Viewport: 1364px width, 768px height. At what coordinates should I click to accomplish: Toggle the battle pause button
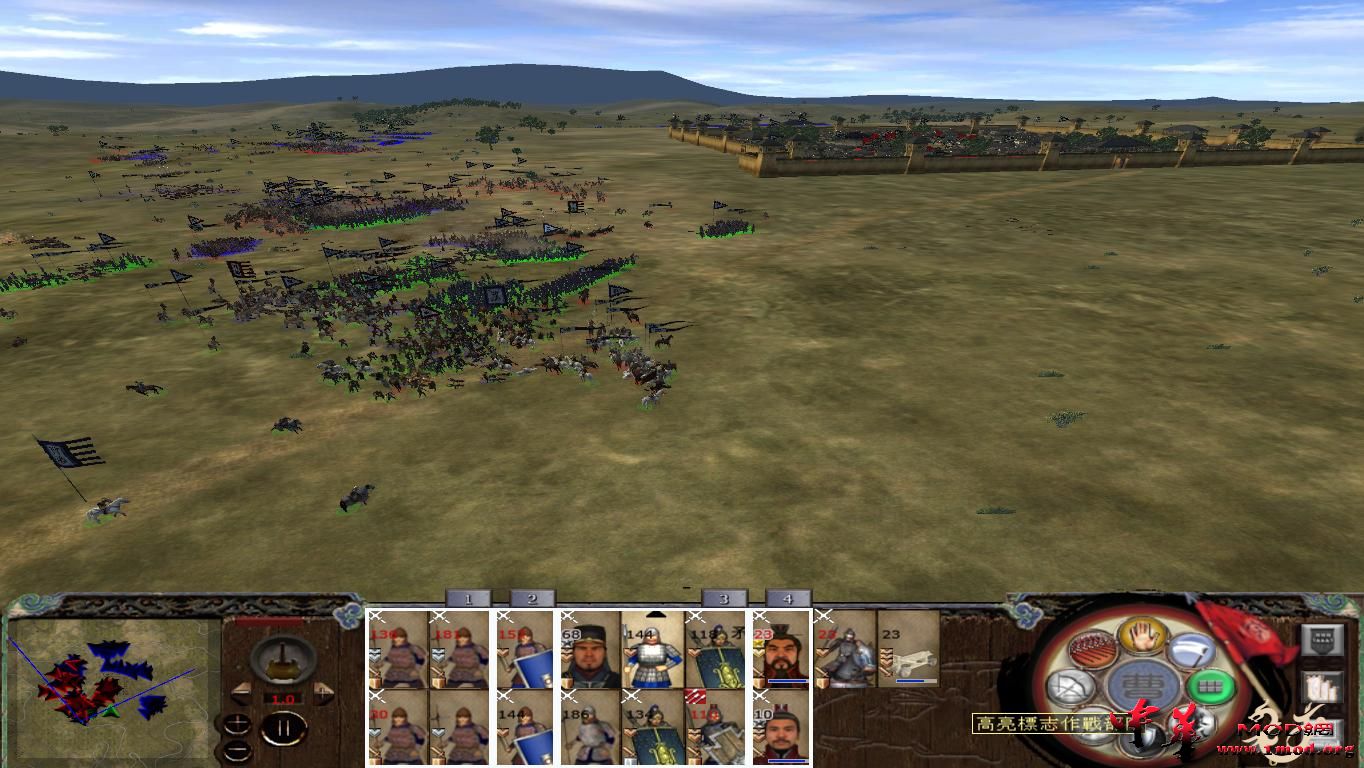coord(283,727)
